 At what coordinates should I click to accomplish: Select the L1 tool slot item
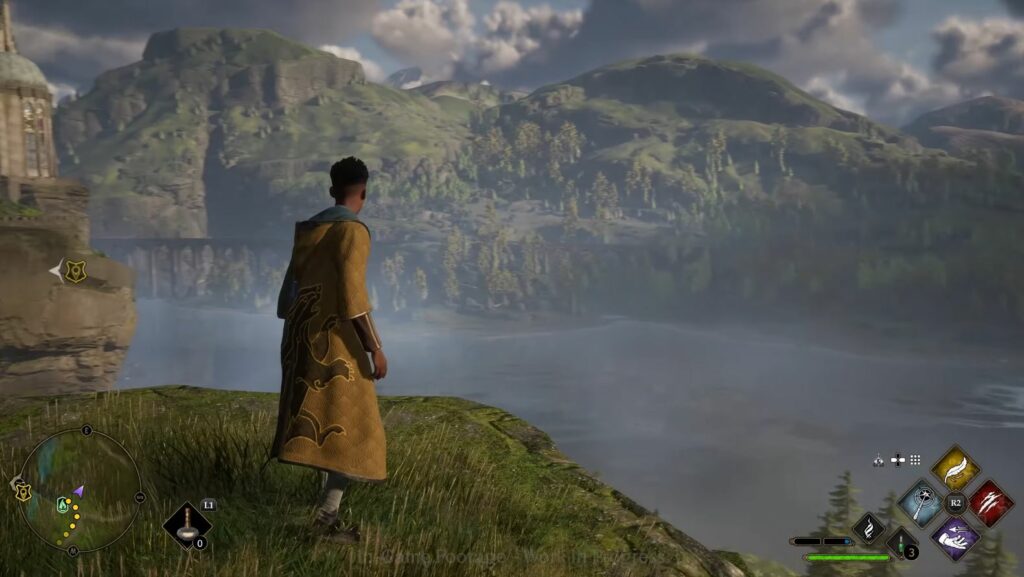click(187, 525)
